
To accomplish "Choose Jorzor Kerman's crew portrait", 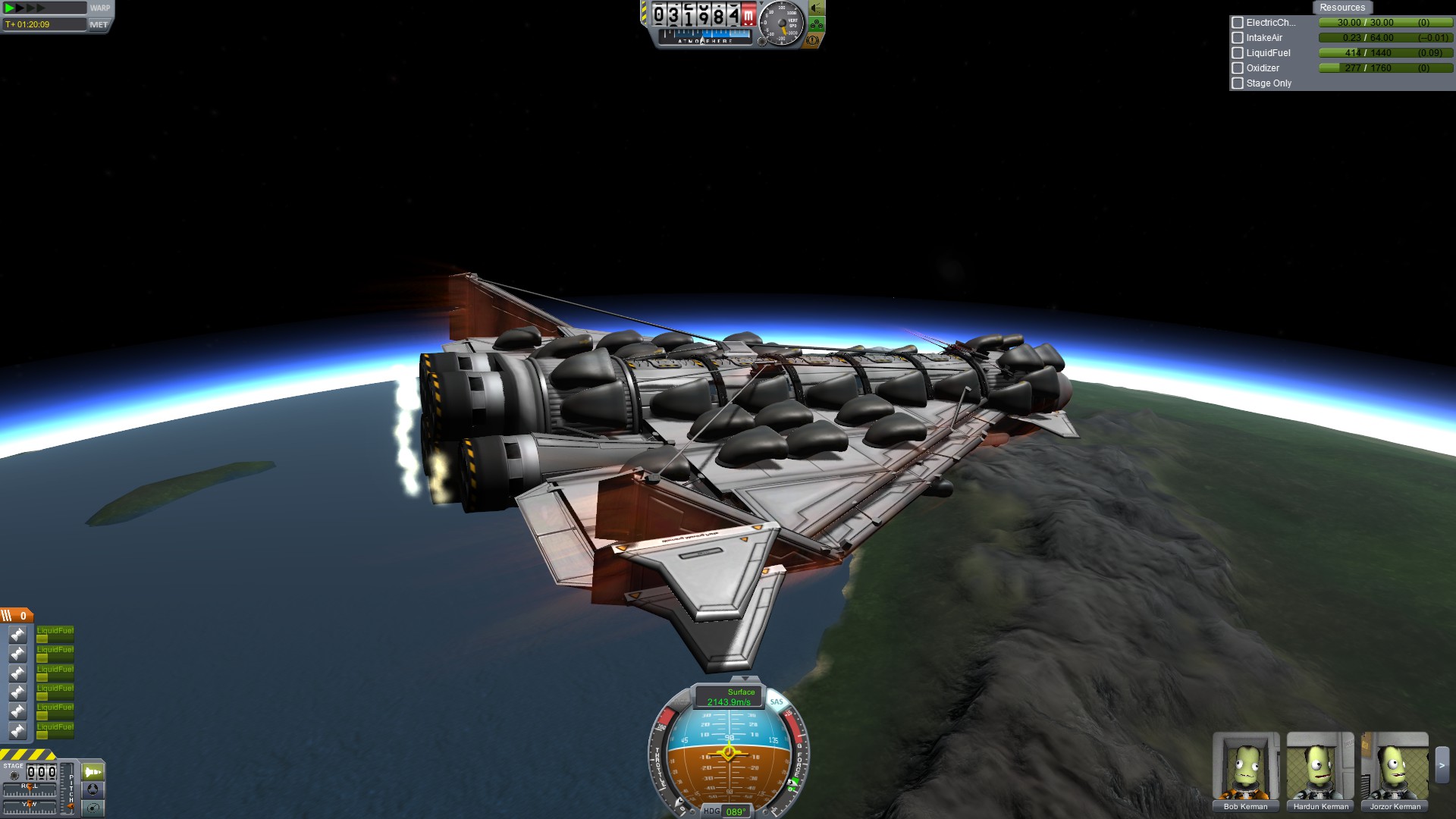I will point(1395,767).
